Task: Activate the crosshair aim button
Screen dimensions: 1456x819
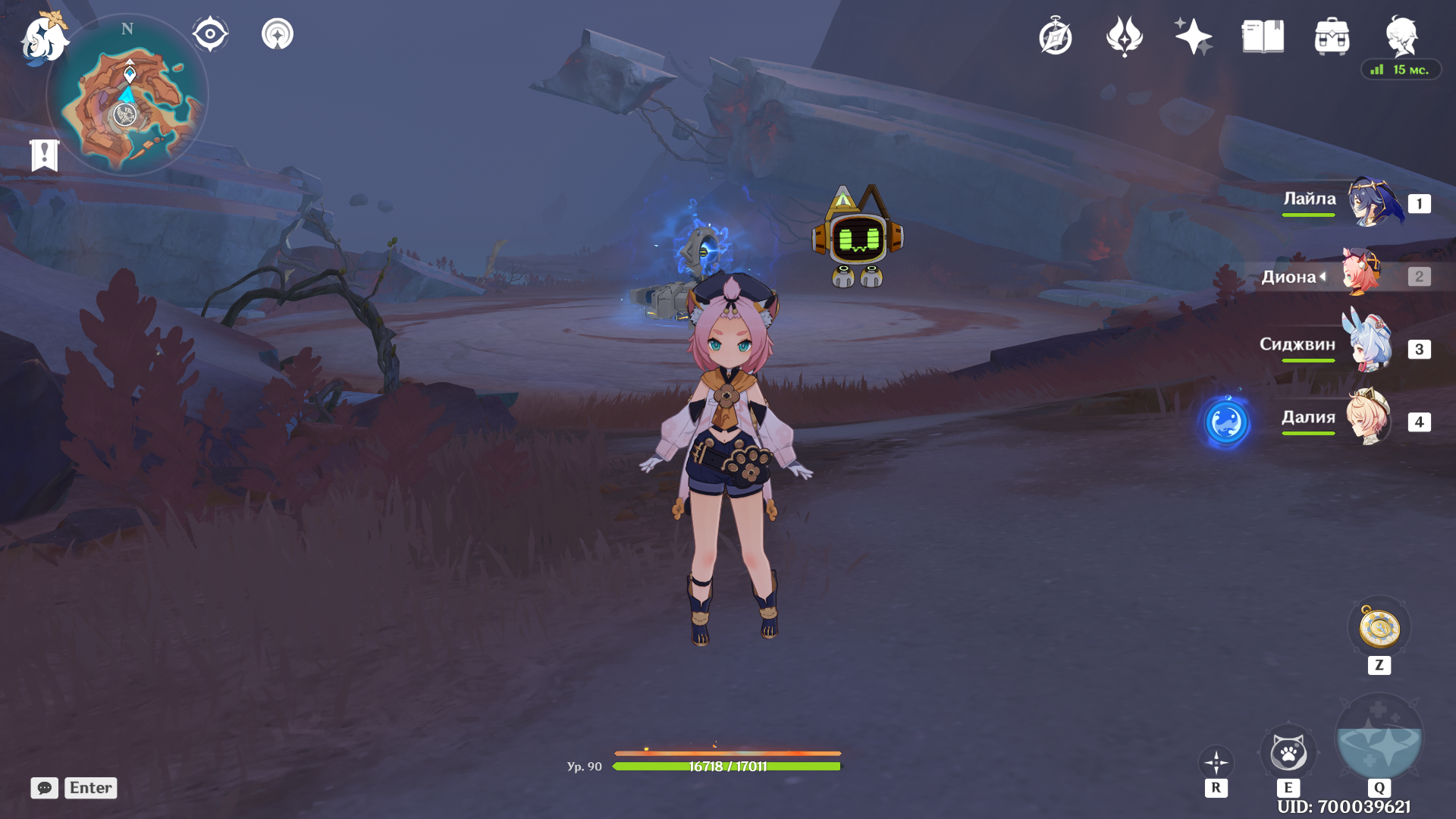Action: 1216,762
